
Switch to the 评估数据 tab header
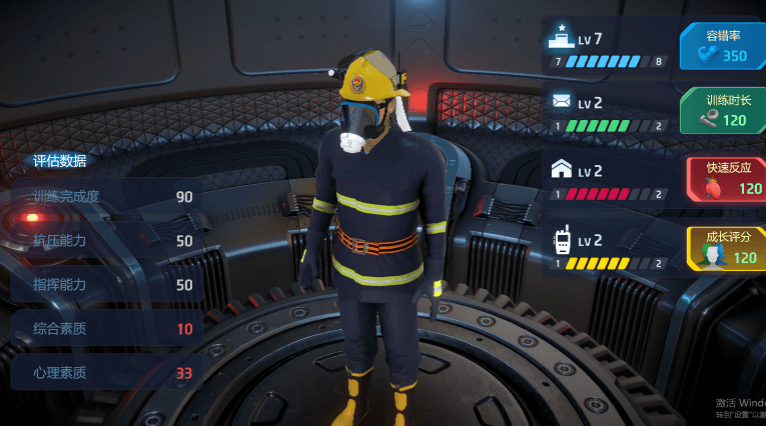(x=60, y=160)
